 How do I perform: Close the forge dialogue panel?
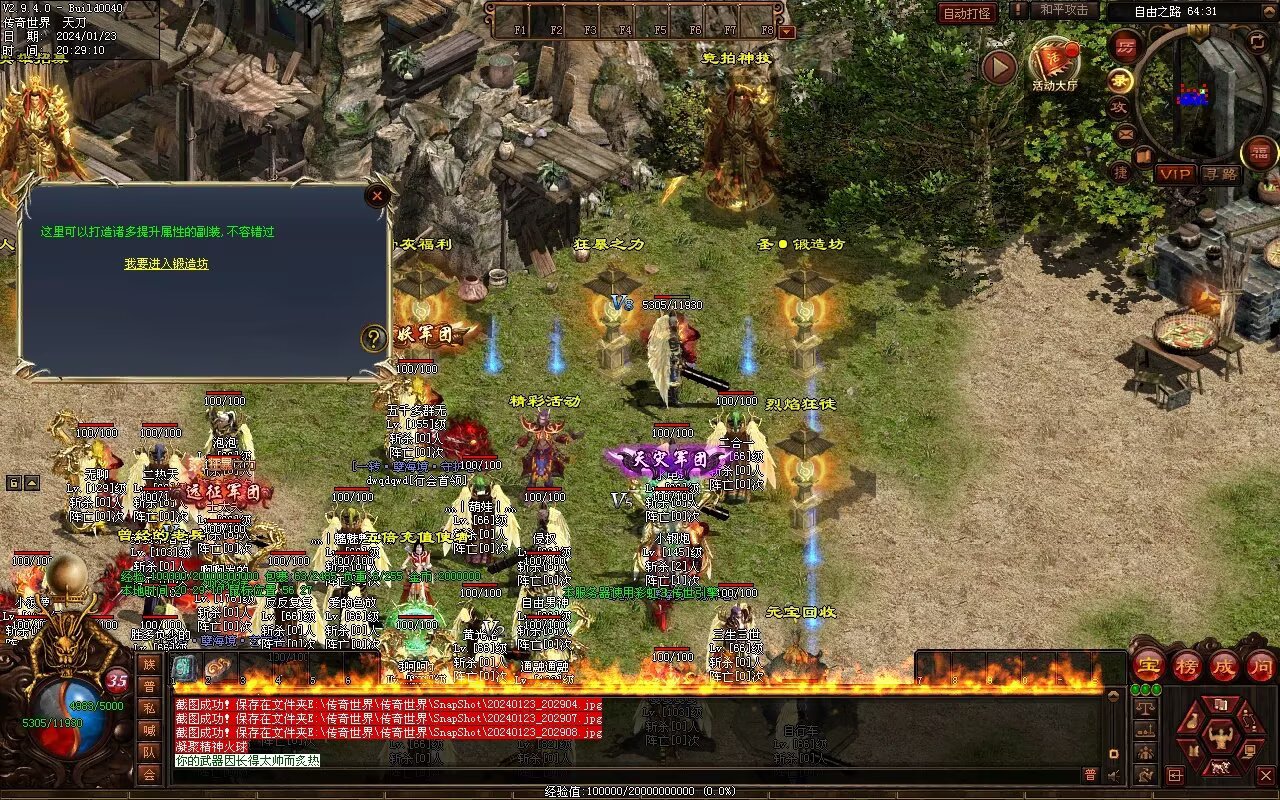(x=377, y=196)
